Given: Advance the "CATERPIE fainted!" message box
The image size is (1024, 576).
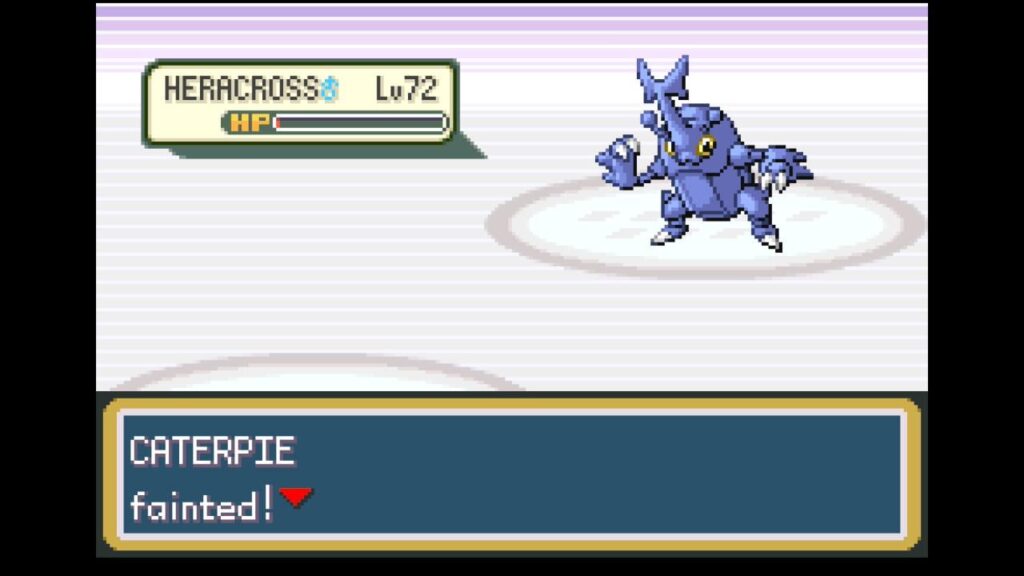Looking at the screenshot, I should (x=510, y=475).
